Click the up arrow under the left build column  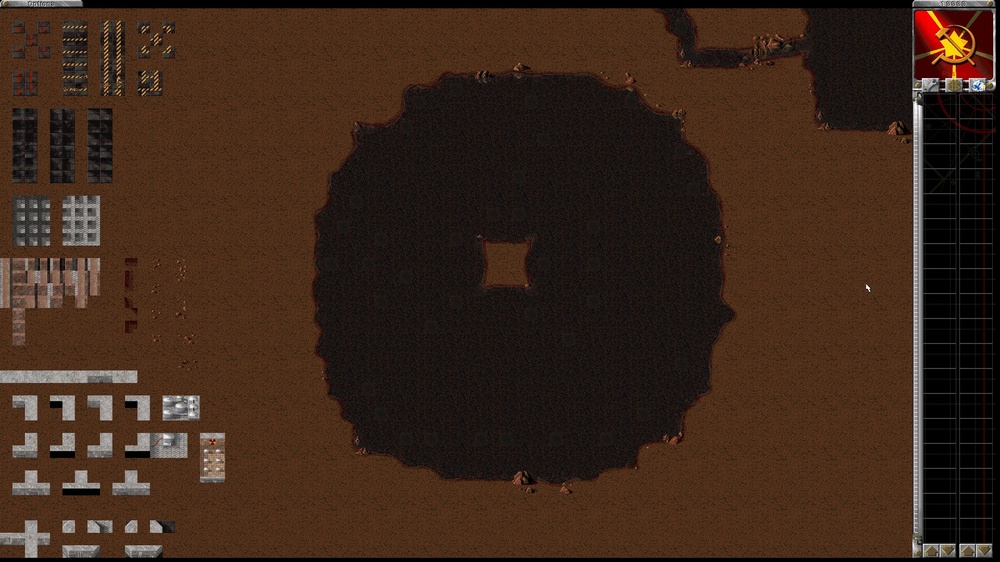pyautogui.click(x=930, y=550)
